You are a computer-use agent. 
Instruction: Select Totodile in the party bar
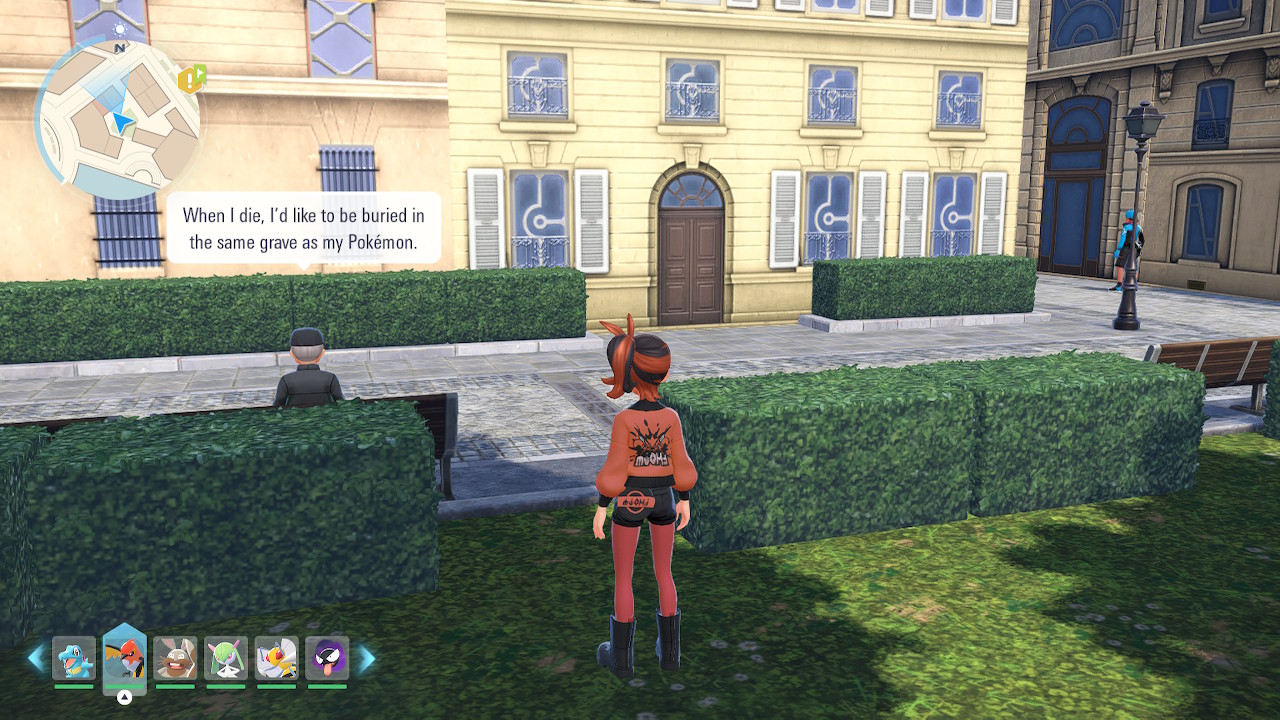click(74, 658)
